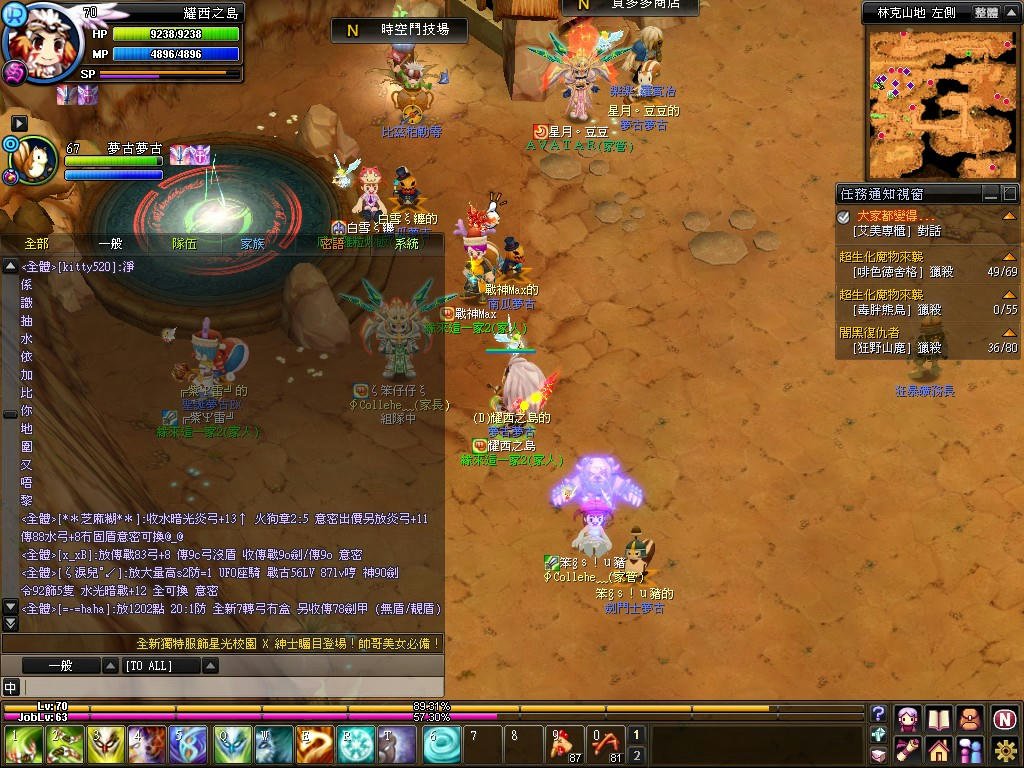1024x768 pixels.
Task: Open the 一般 chat channel selector
Action: click(x=61, y=665)
